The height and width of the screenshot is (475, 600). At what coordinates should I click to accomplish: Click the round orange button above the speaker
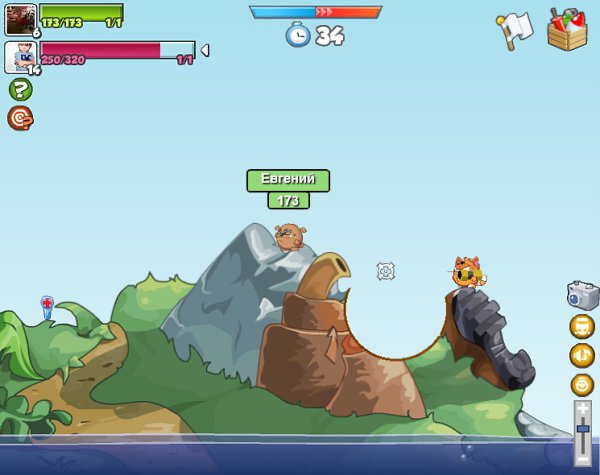coord(582,326)
